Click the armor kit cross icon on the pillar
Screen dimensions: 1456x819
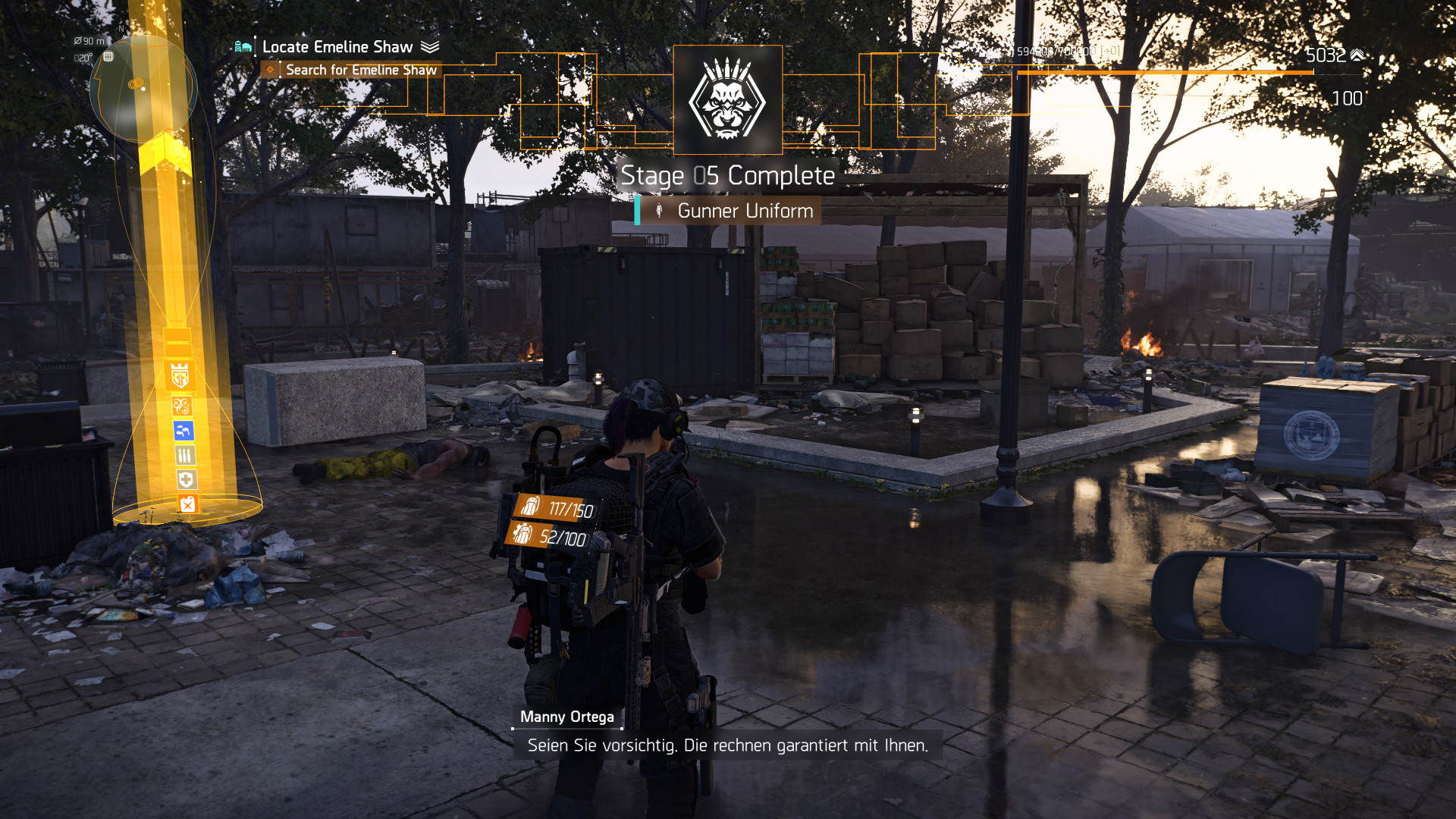tap(184, 479)
